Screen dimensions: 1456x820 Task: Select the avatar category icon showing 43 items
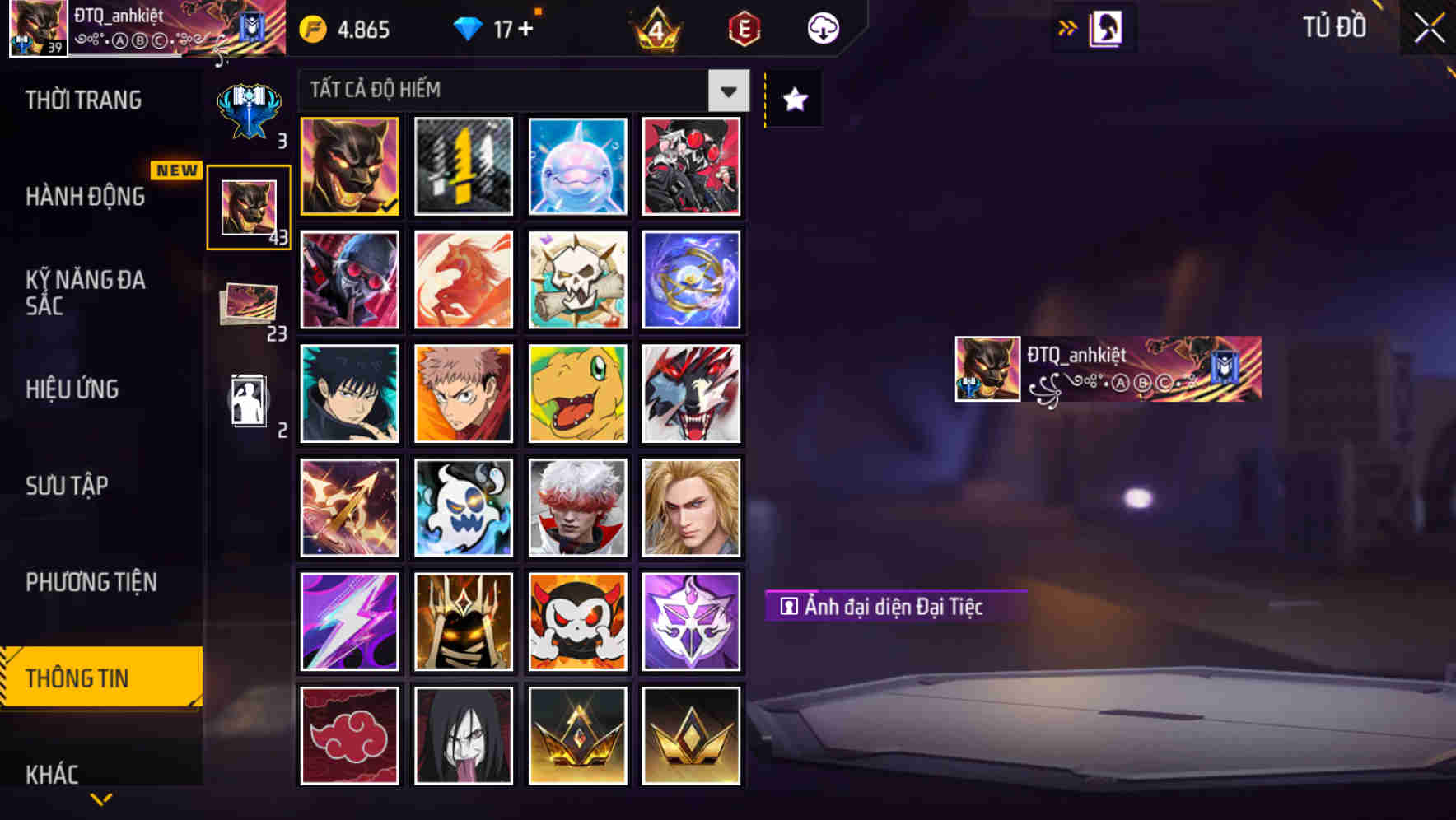point(248,206)
